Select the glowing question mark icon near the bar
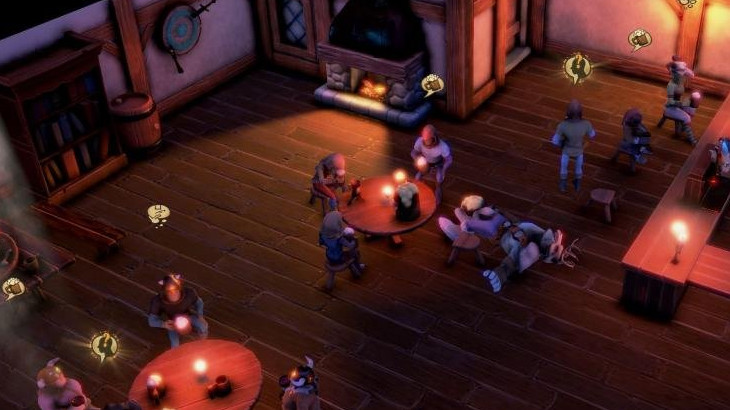The width and height of the screenshot is (730, 410). (x=577, y=67)
